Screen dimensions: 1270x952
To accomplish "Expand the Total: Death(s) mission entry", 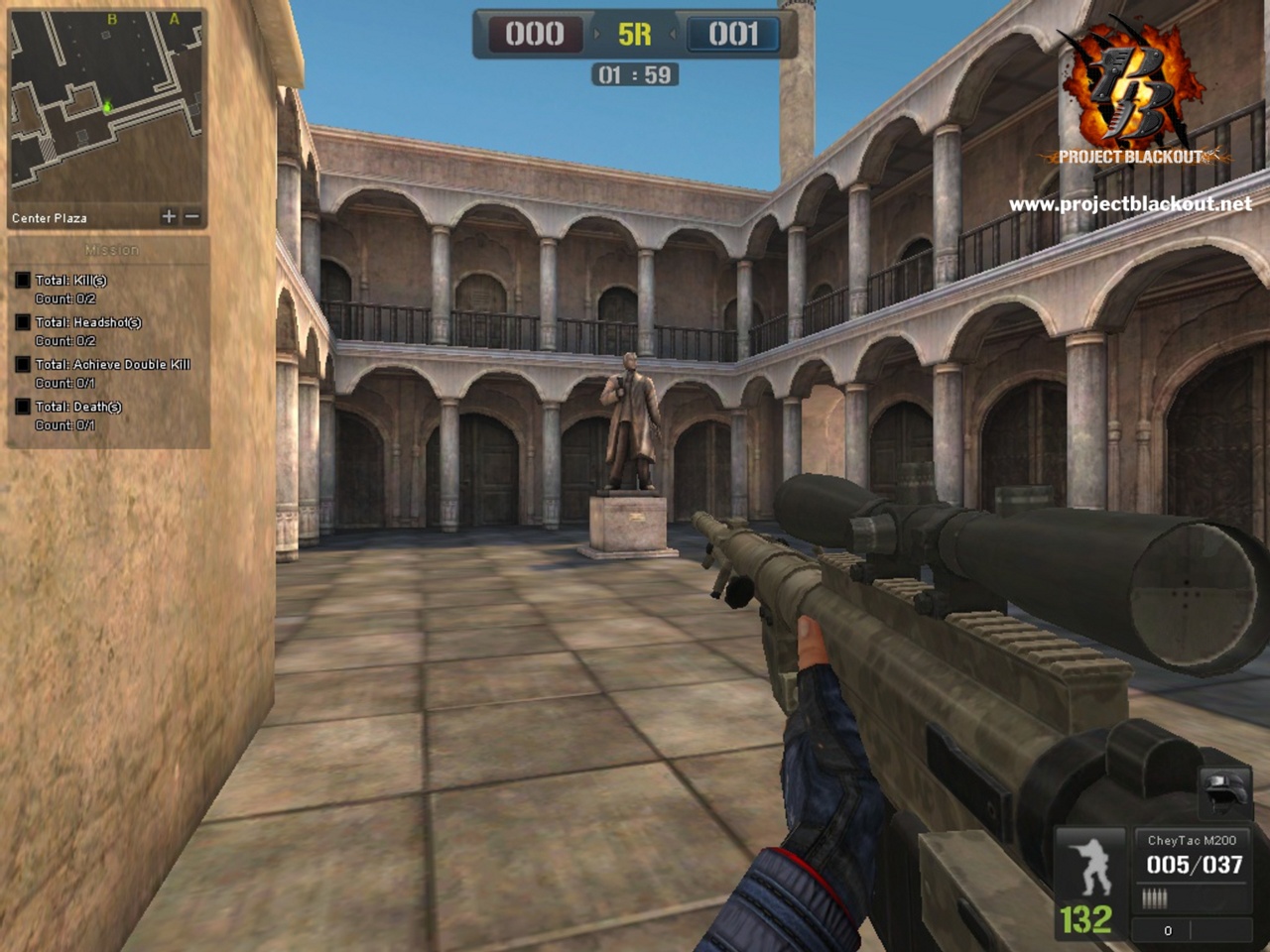I will click(x=23, y=407).
